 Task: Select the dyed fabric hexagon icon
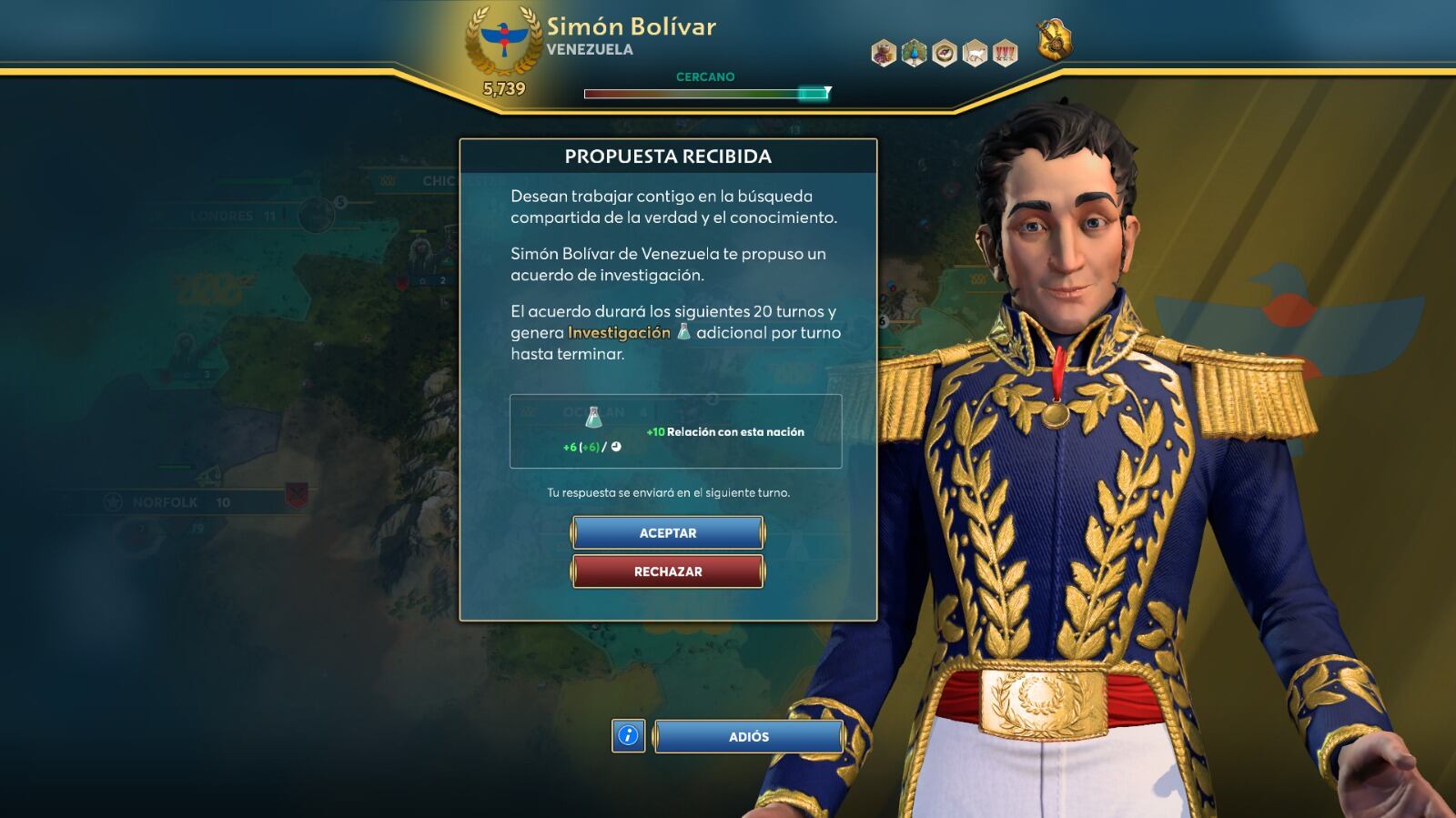tap(884, 54)
